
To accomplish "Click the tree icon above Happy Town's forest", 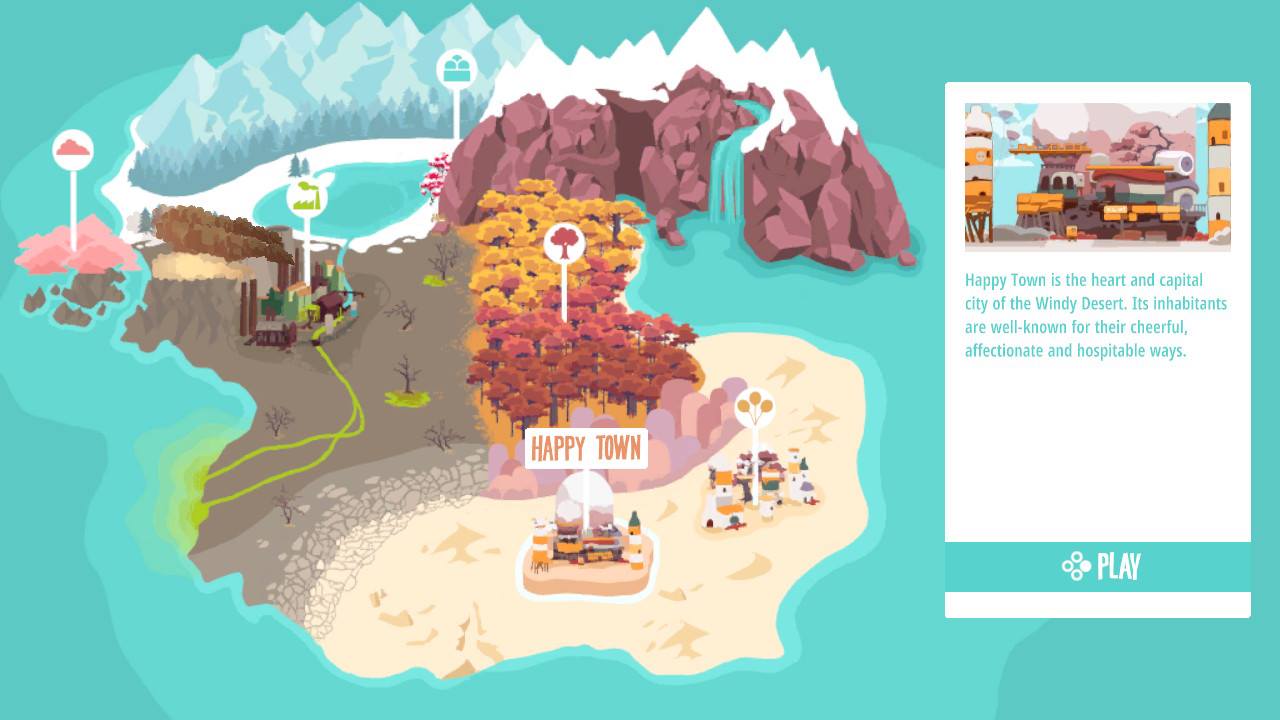I will (565, 243).
